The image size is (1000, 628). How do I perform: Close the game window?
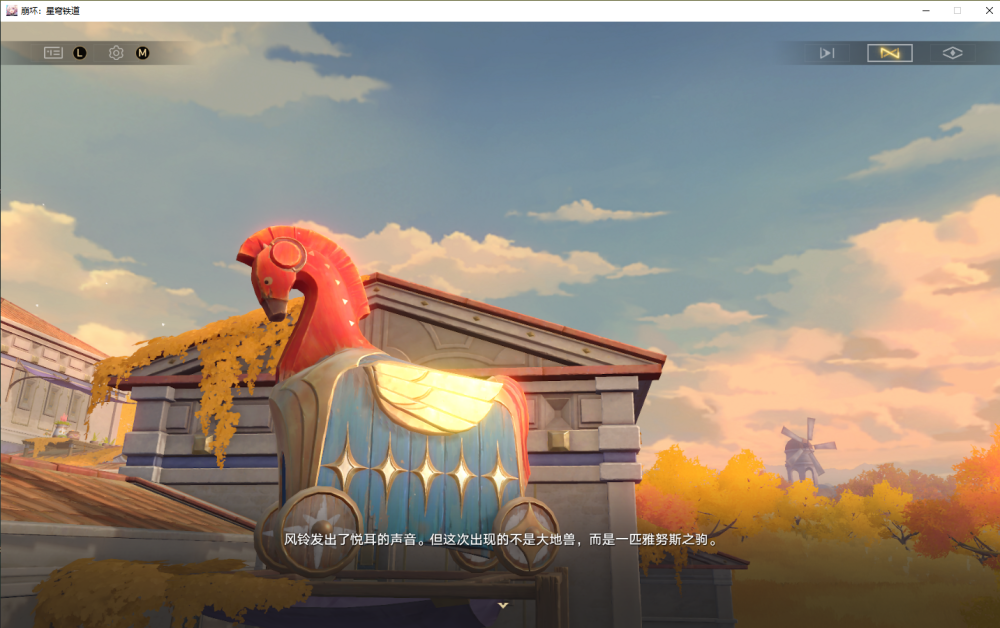985,10
